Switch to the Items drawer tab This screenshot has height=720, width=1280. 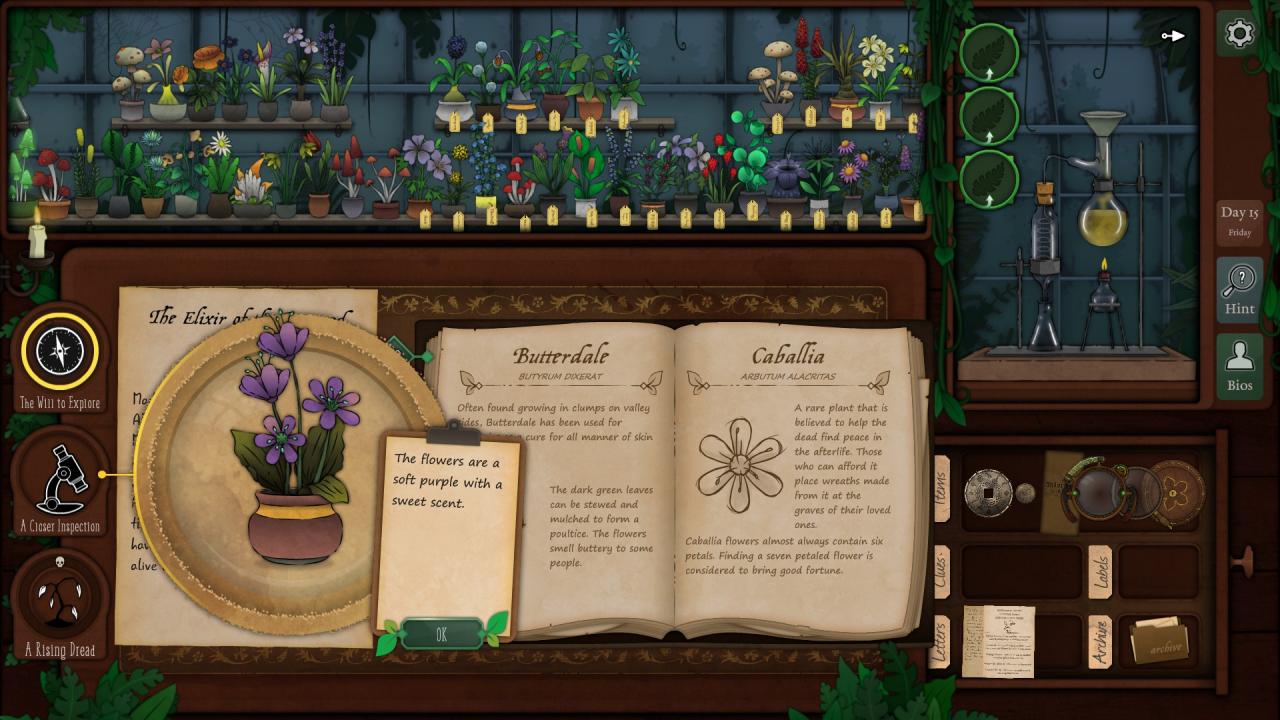(942, 490)
